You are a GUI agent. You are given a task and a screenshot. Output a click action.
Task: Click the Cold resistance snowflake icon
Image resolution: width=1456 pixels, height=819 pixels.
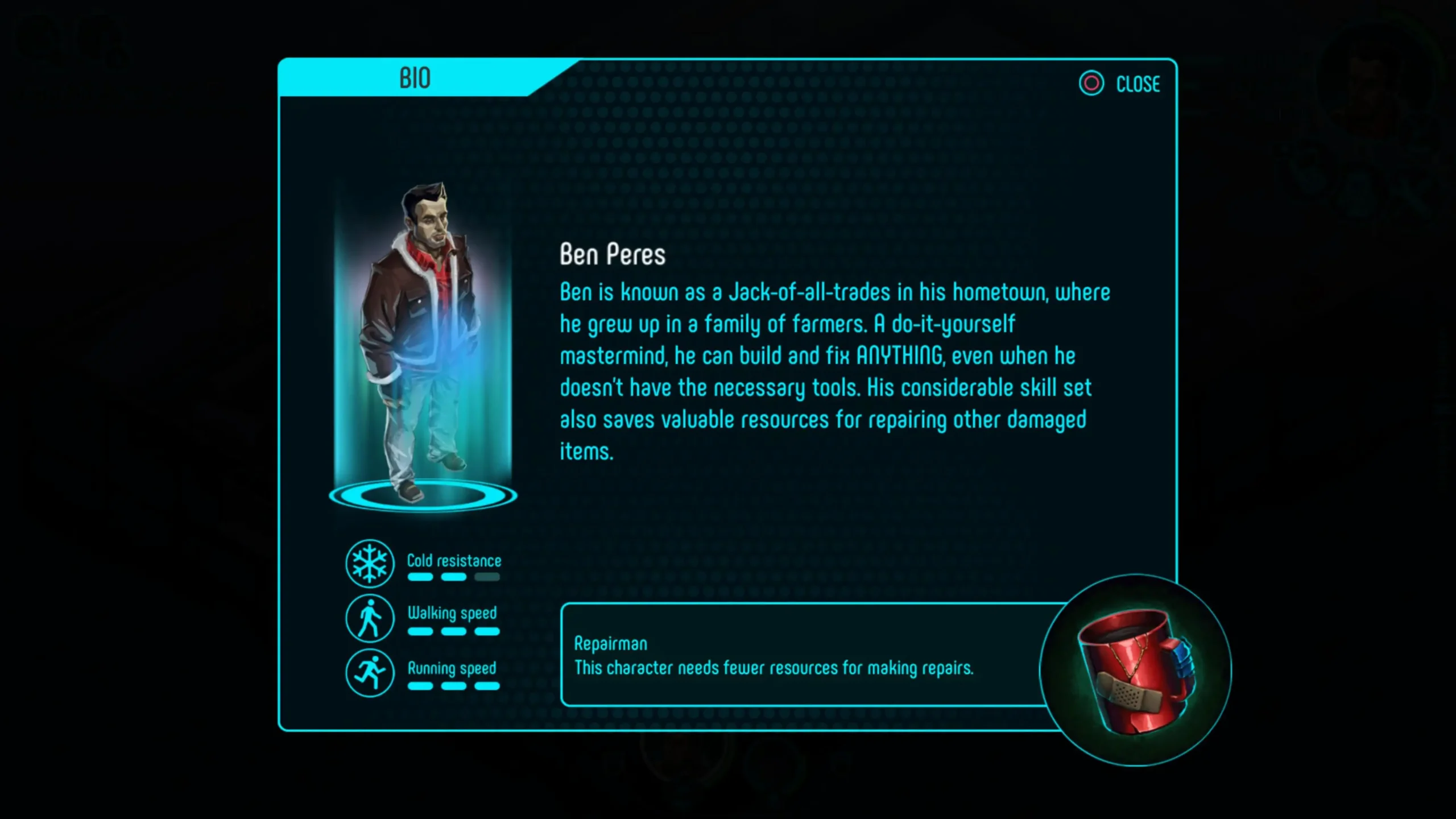click(x=370, y=563)
